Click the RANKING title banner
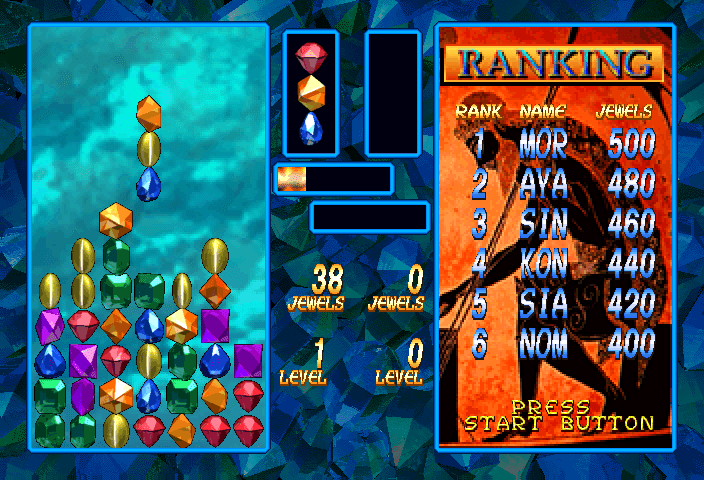Viewport: 704px width, 480px height. click(556, 64)
